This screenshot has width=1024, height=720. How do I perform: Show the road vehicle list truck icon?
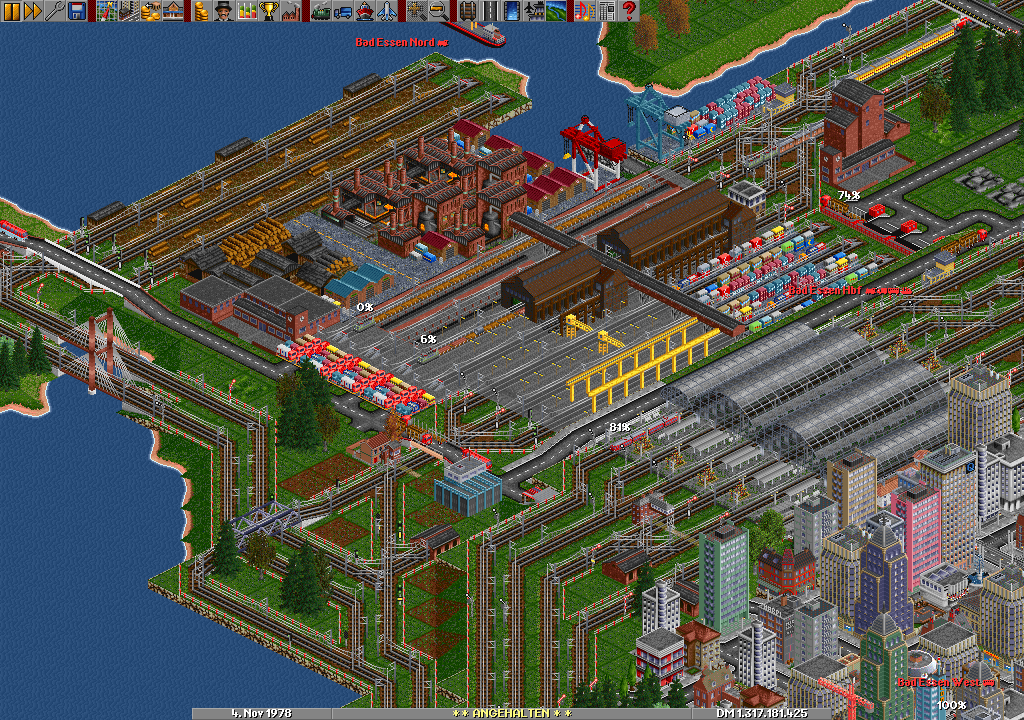click(x=343, y=11)
